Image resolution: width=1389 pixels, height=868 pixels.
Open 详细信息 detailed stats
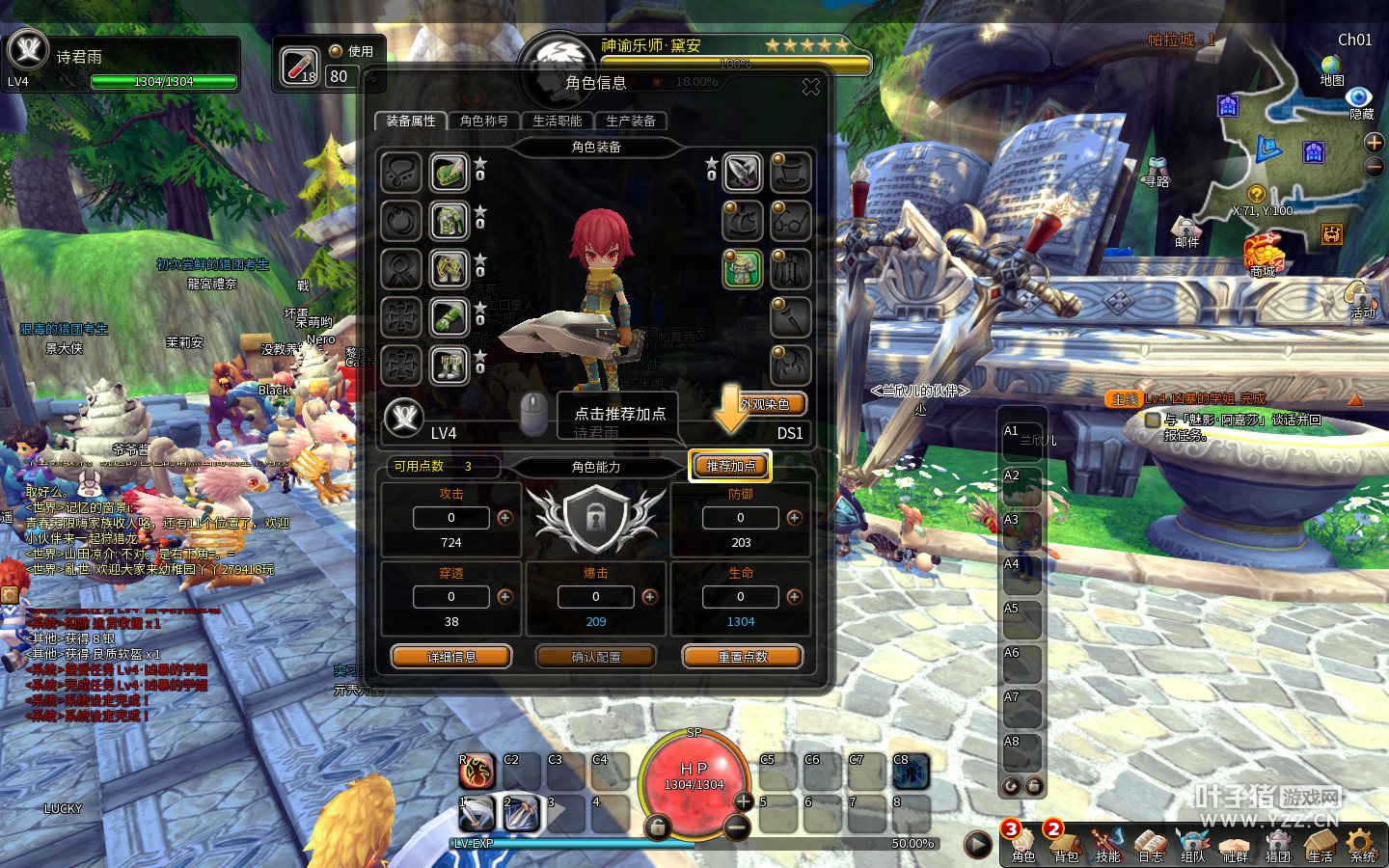(x=451, y=657)
